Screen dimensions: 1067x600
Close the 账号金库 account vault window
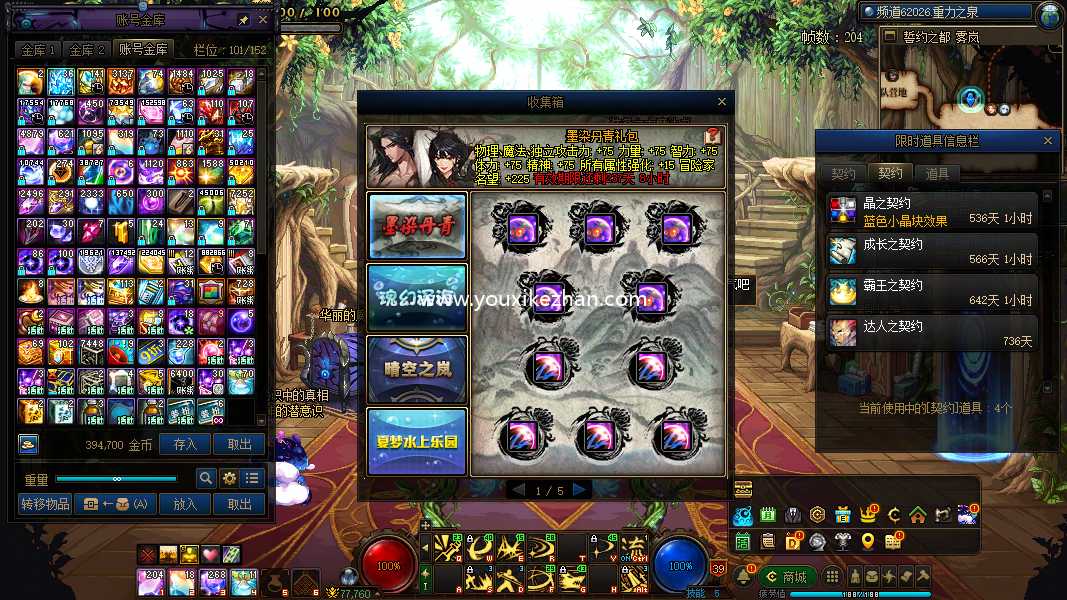tap(263, 19)
